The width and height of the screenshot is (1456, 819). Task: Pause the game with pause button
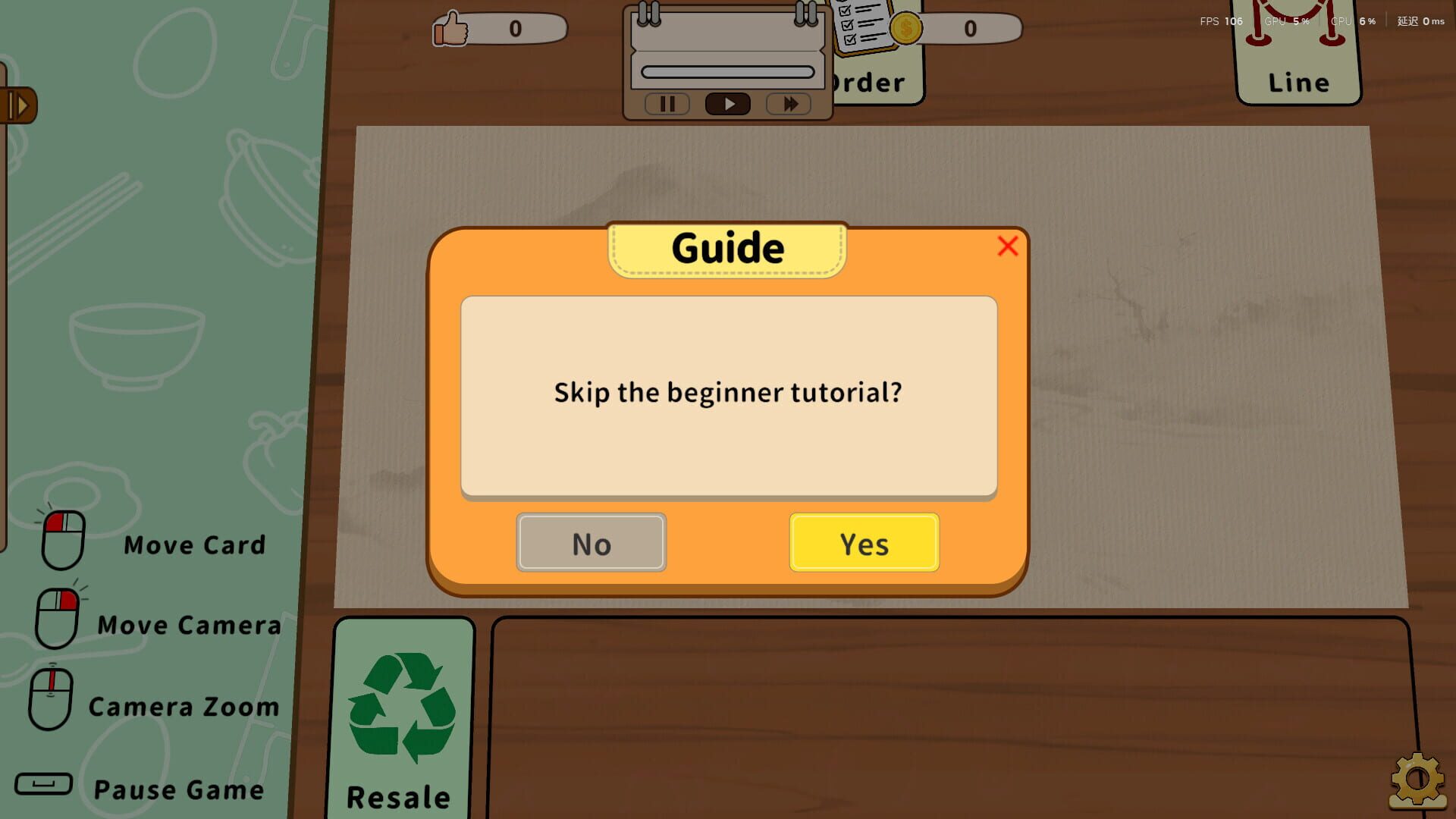[667, 104]
